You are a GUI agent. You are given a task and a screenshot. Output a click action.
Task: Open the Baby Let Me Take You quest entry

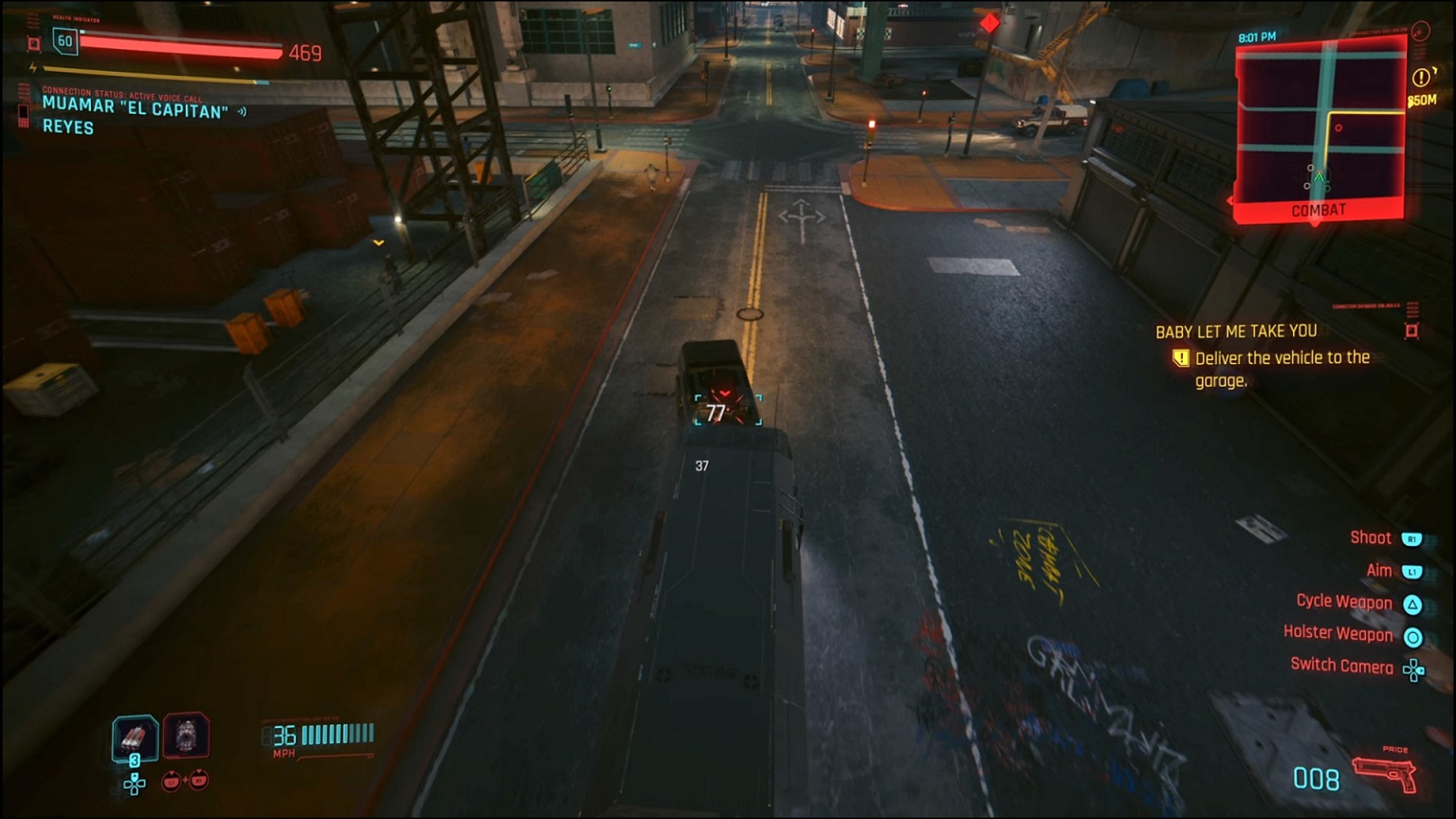coord(1238,331)
